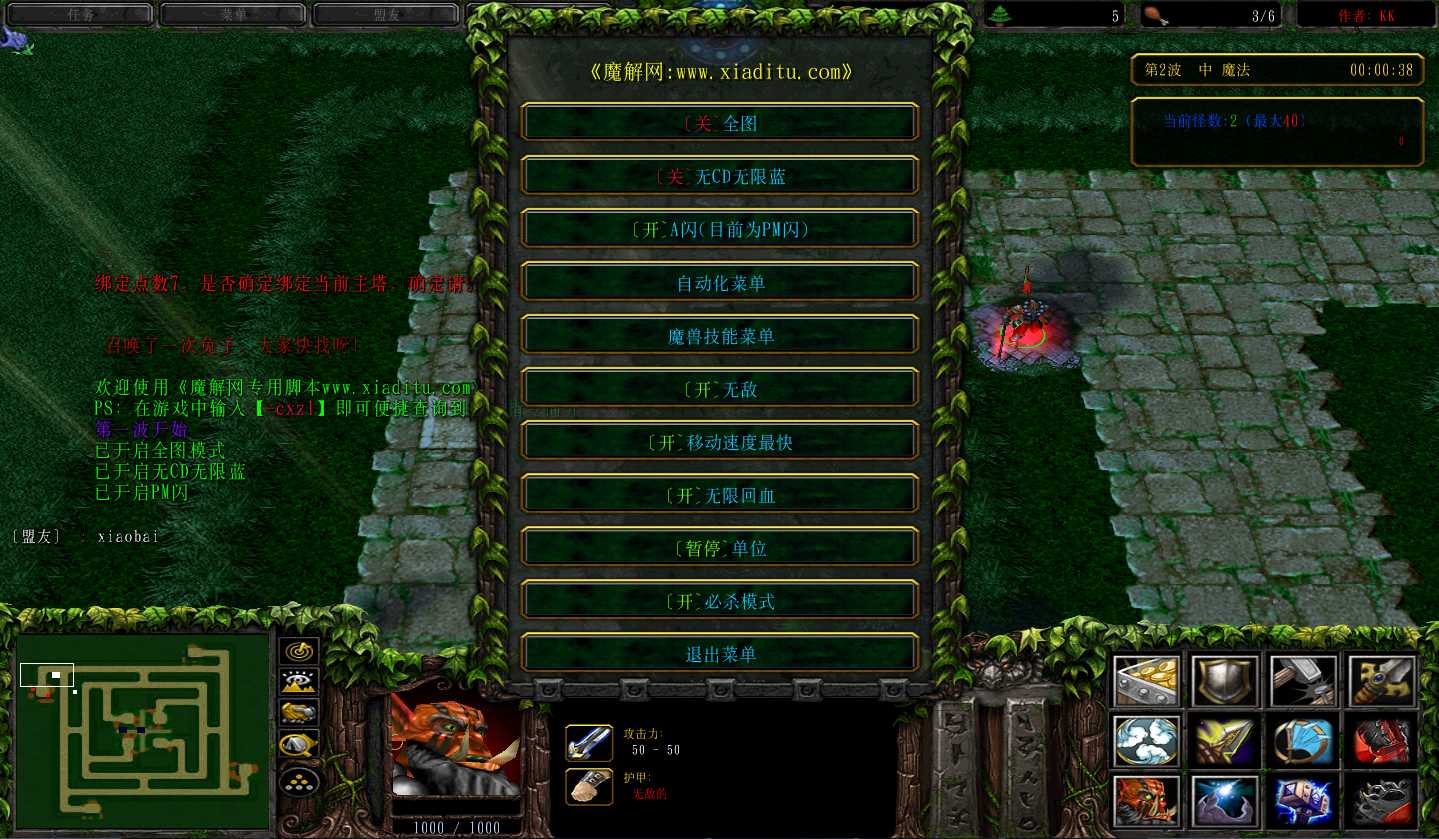The width and height of the screenshot is (1439, 839).
Task: Toggle the 全图 full-map option
Action: [719, 124]
